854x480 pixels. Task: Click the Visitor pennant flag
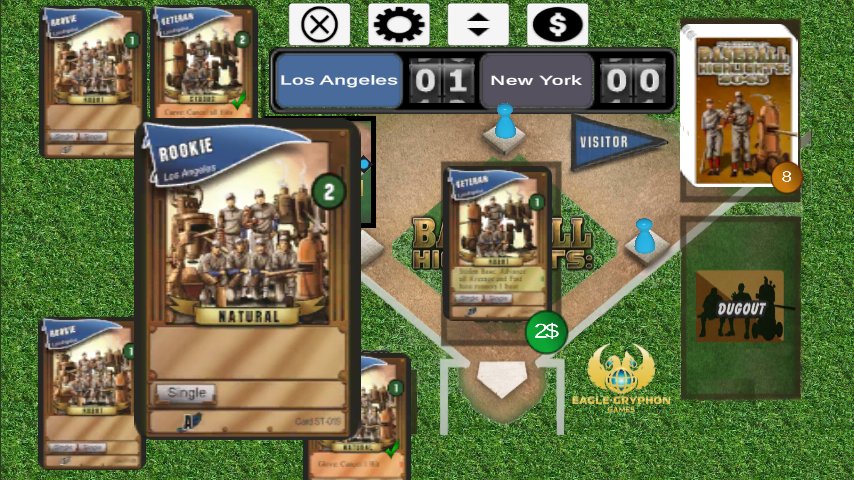tap(614, 142)
